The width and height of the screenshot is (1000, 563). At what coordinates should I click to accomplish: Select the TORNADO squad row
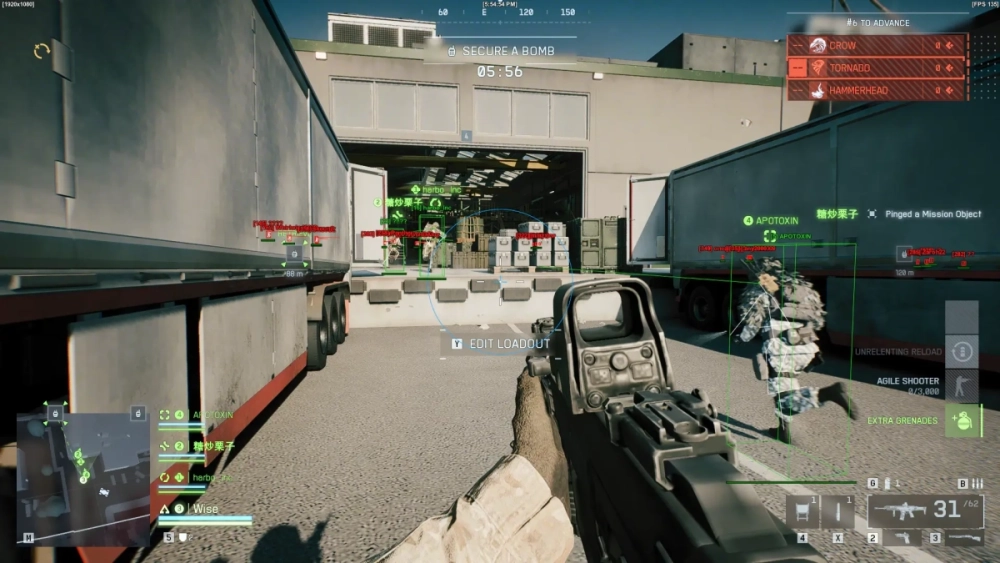click(877, 68)
